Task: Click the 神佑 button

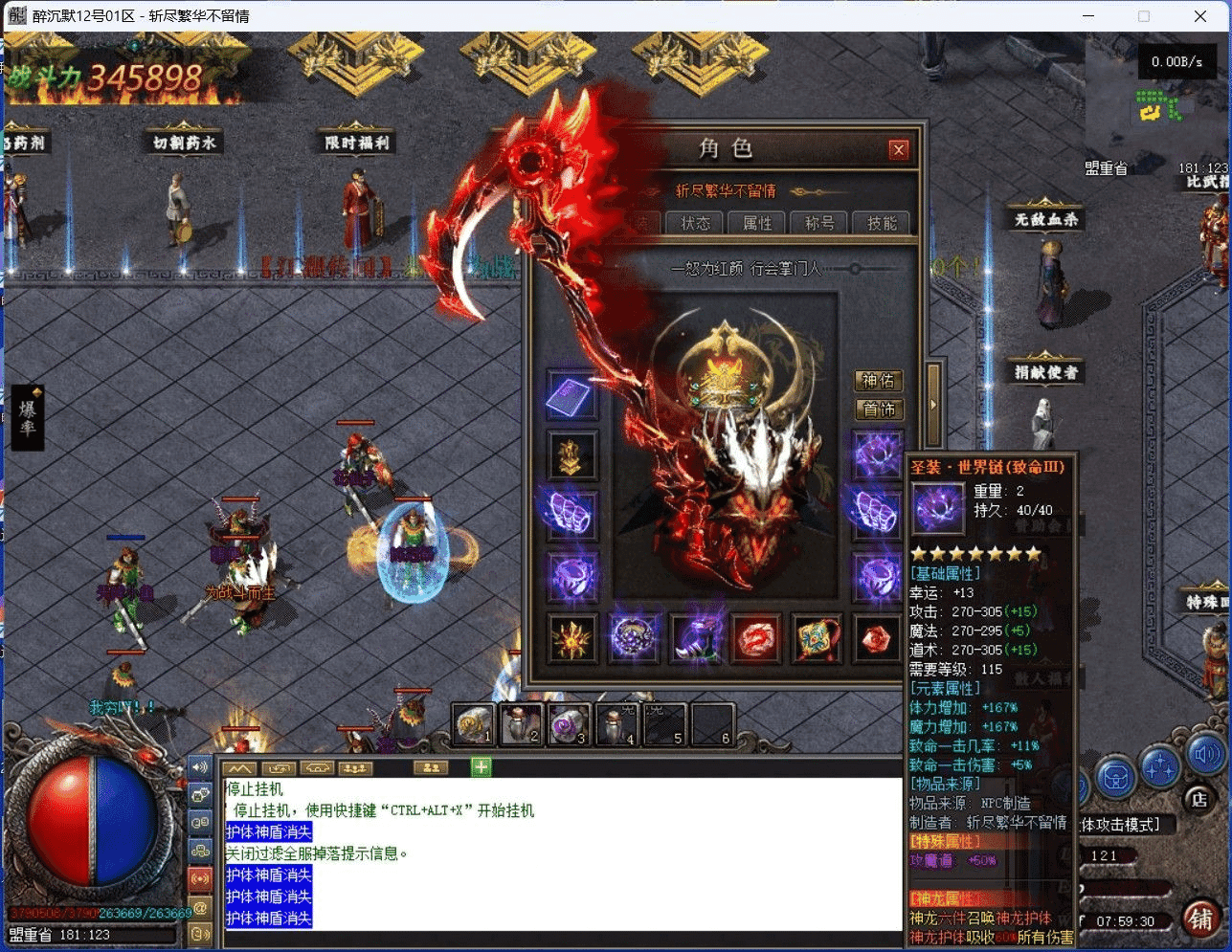Action: pyautogui.click(x=878, y=381)
